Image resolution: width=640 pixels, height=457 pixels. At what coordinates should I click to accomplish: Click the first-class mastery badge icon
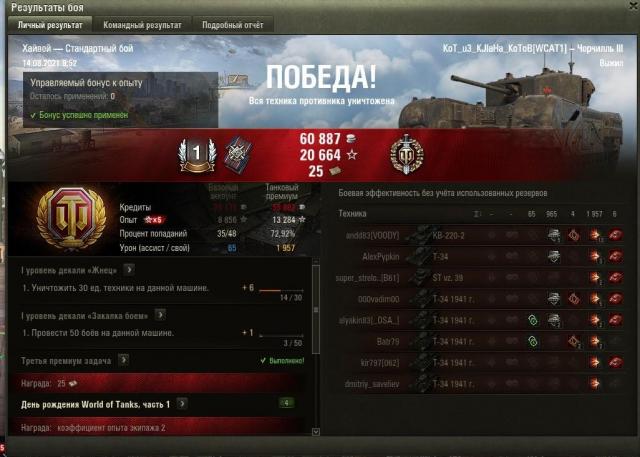(x=197, y=153)
